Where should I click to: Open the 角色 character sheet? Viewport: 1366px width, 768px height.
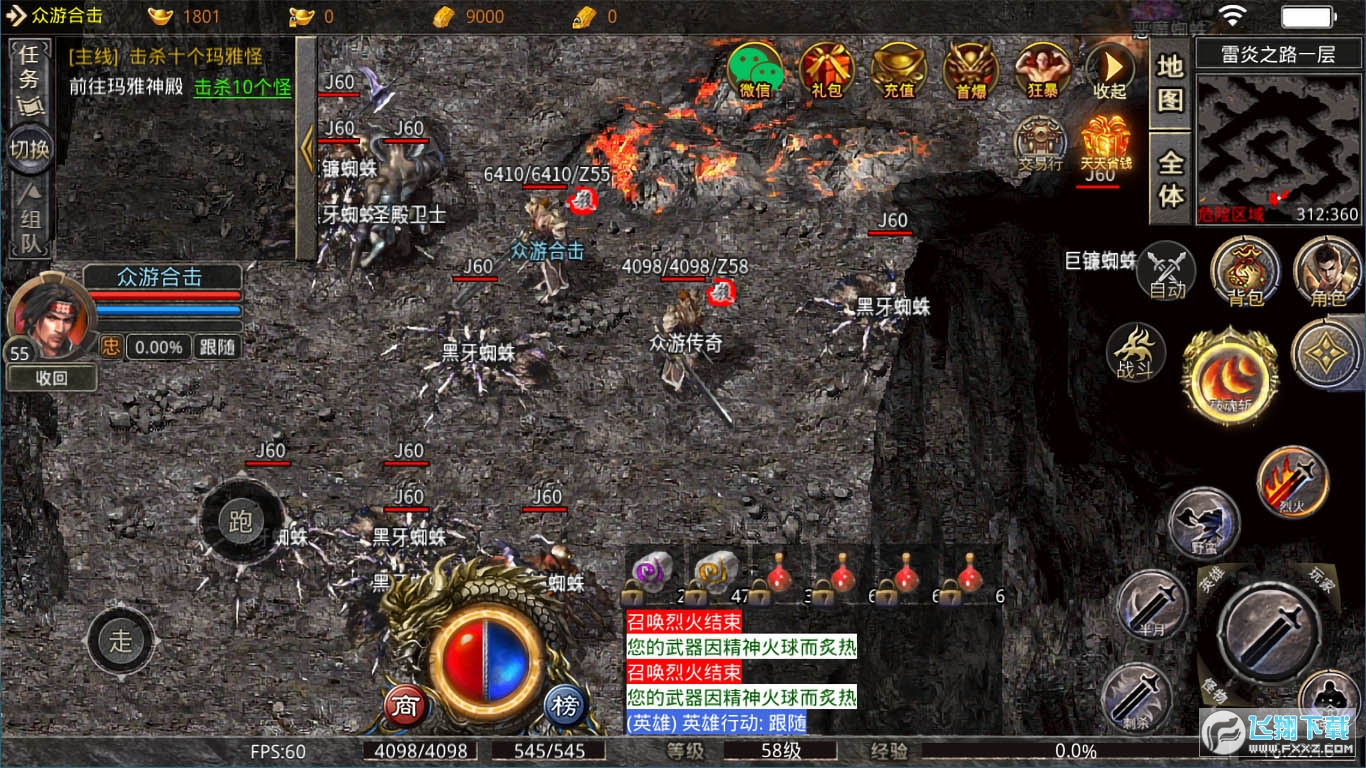[1327, 270]
